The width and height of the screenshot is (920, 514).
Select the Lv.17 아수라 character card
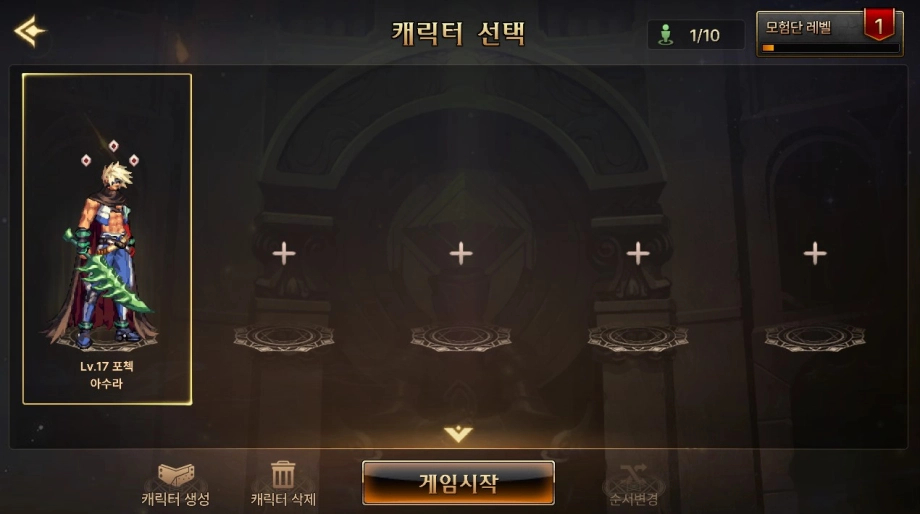[x=107, y=239]
